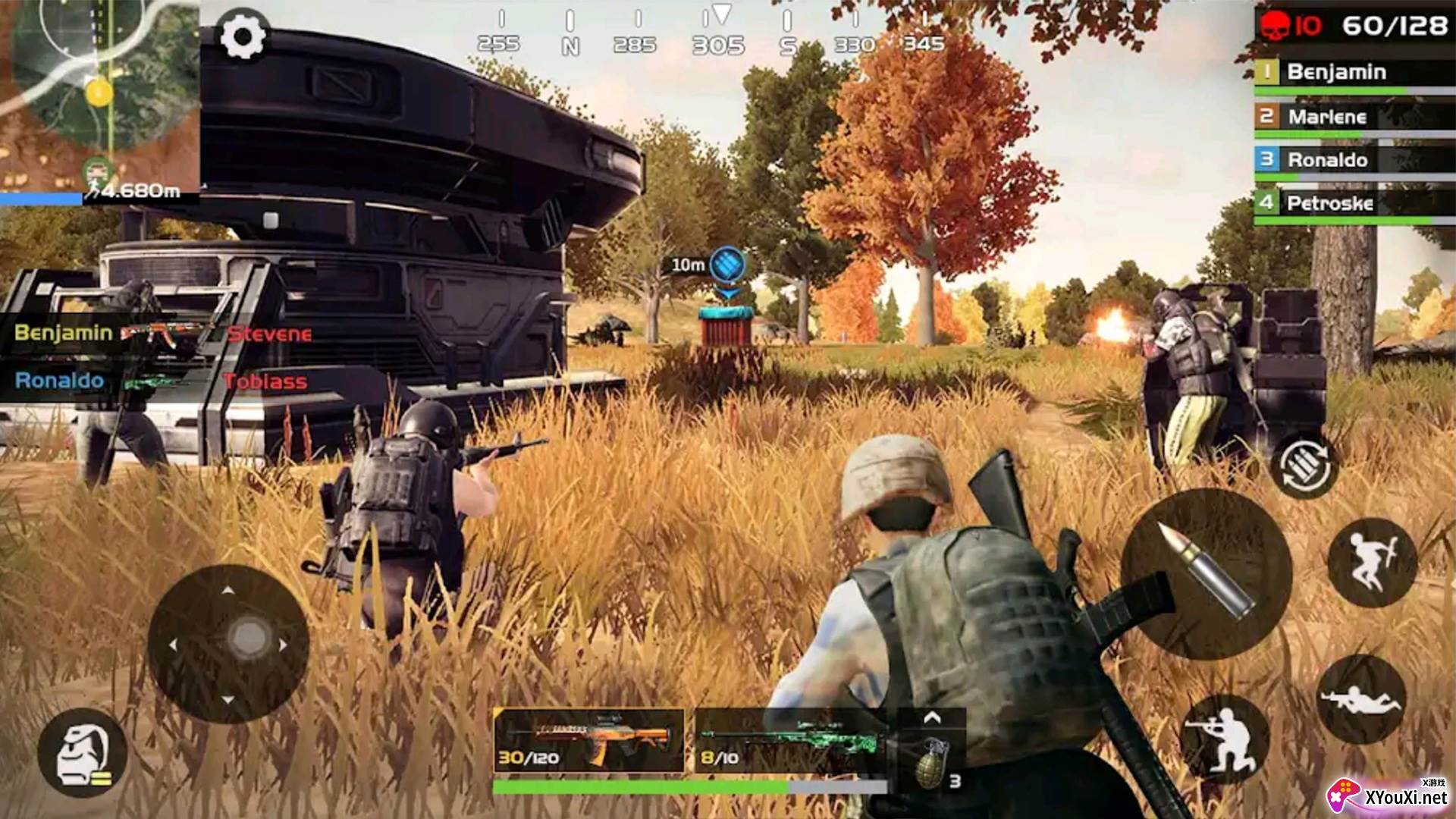1456x819 pixels.
Task: Tap the movement joystick center
Action: (x=247, y=639)
